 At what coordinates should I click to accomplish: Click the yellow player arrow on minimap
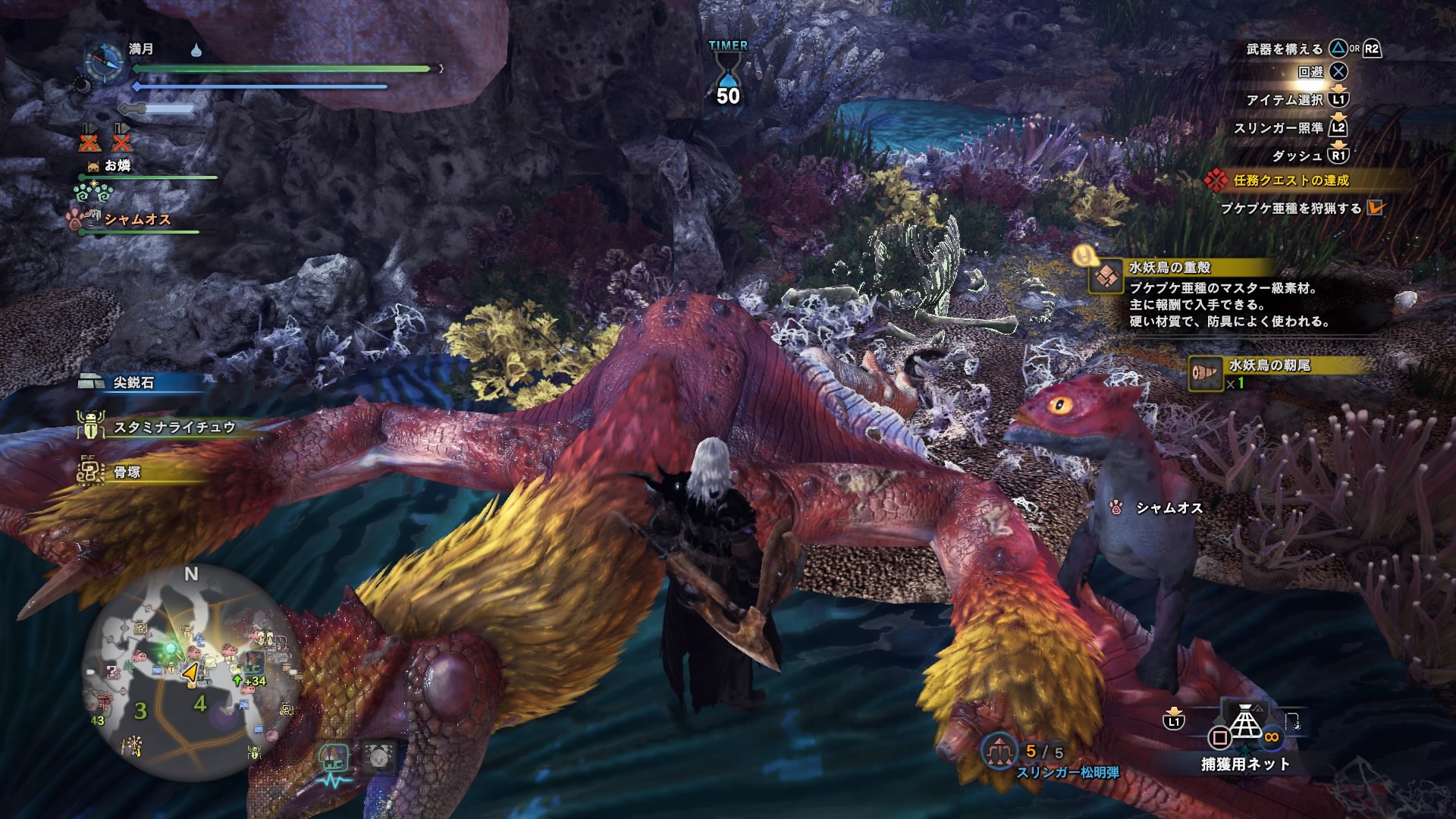tap(190, 672)
